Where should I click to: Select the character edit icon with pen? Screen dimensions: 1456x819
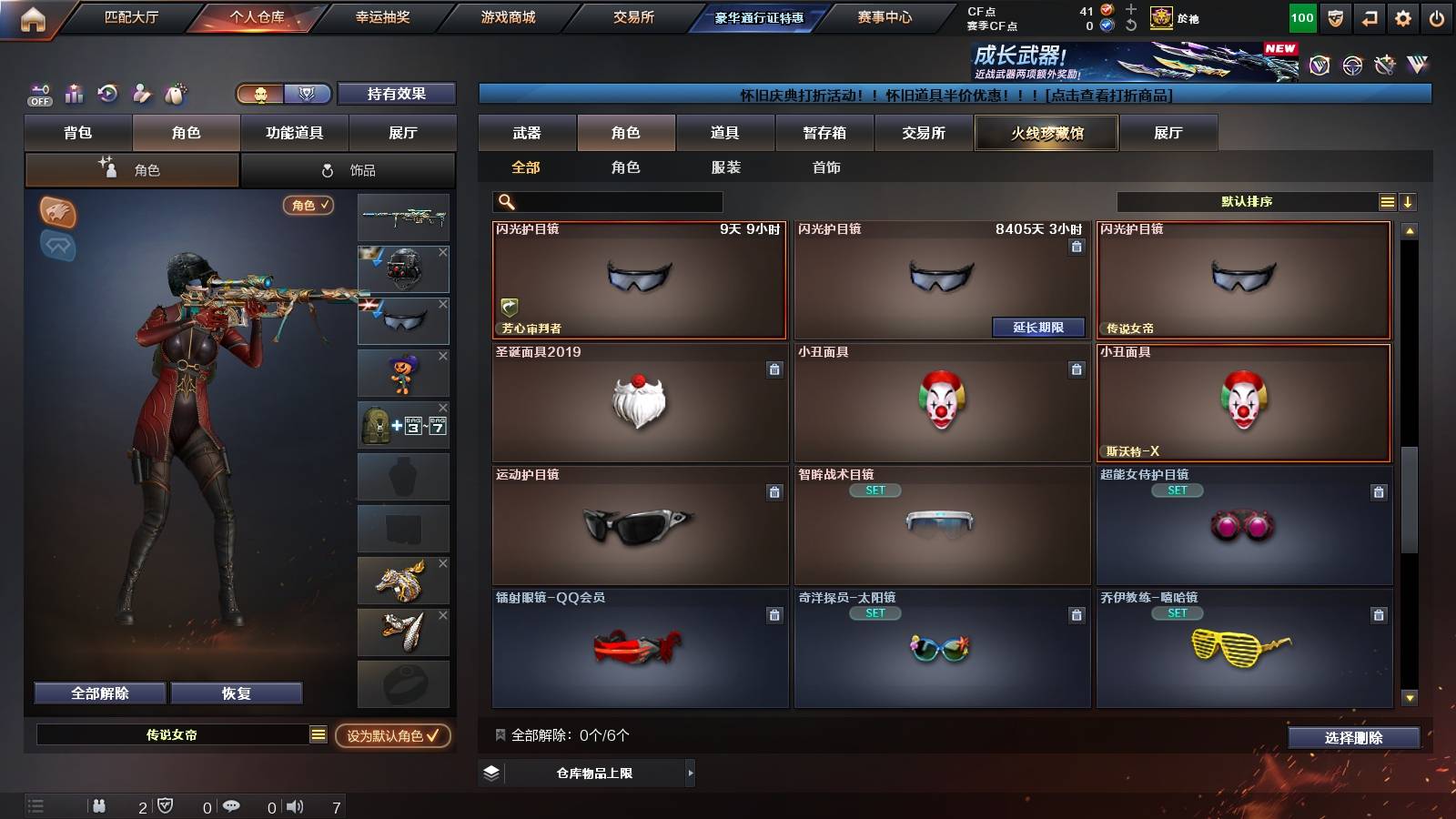[141, 94]
